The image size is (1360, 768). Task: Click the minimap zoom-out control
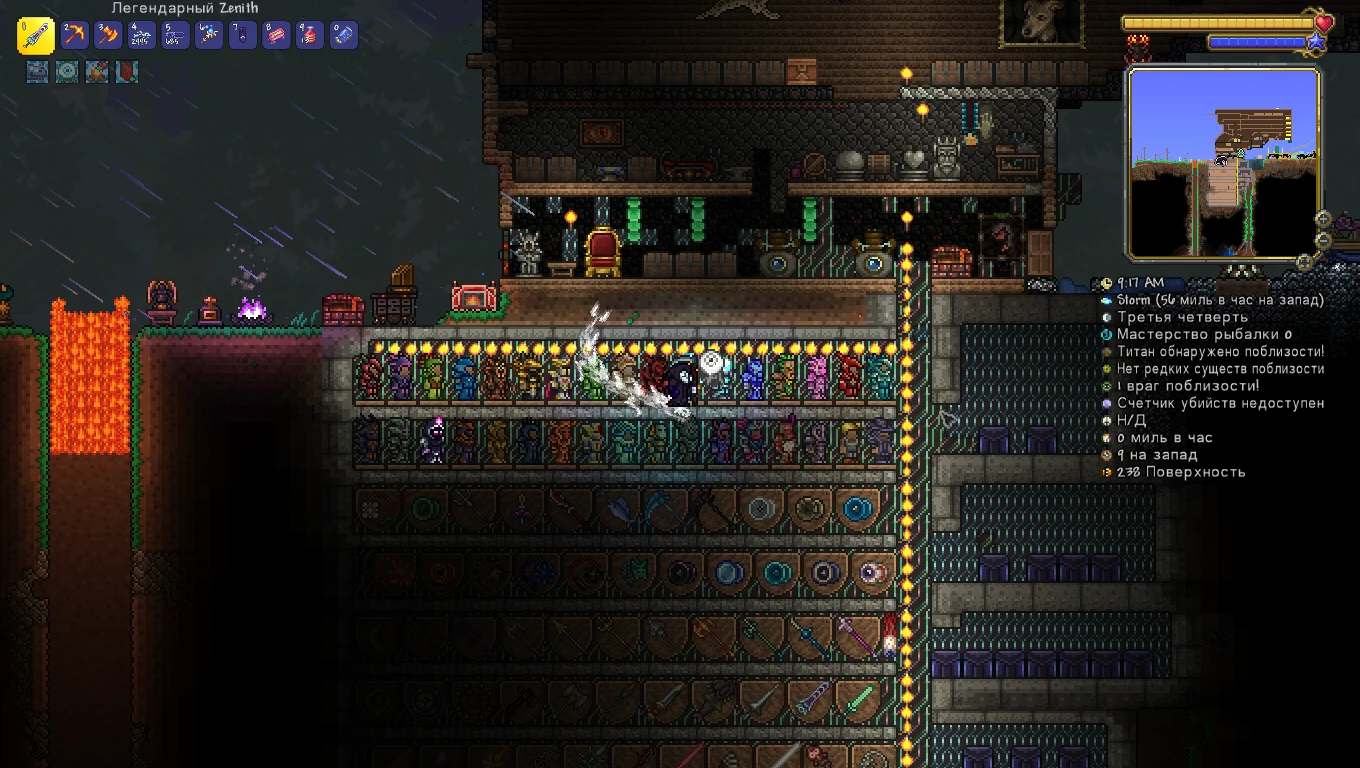1323,240
